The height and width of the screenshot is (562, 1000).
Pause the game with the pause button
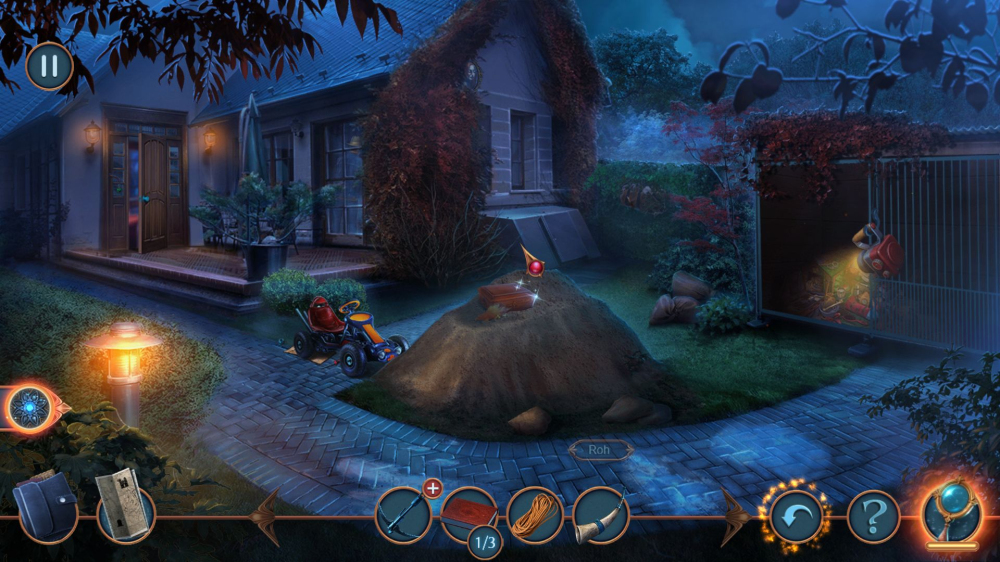[49, 66]
